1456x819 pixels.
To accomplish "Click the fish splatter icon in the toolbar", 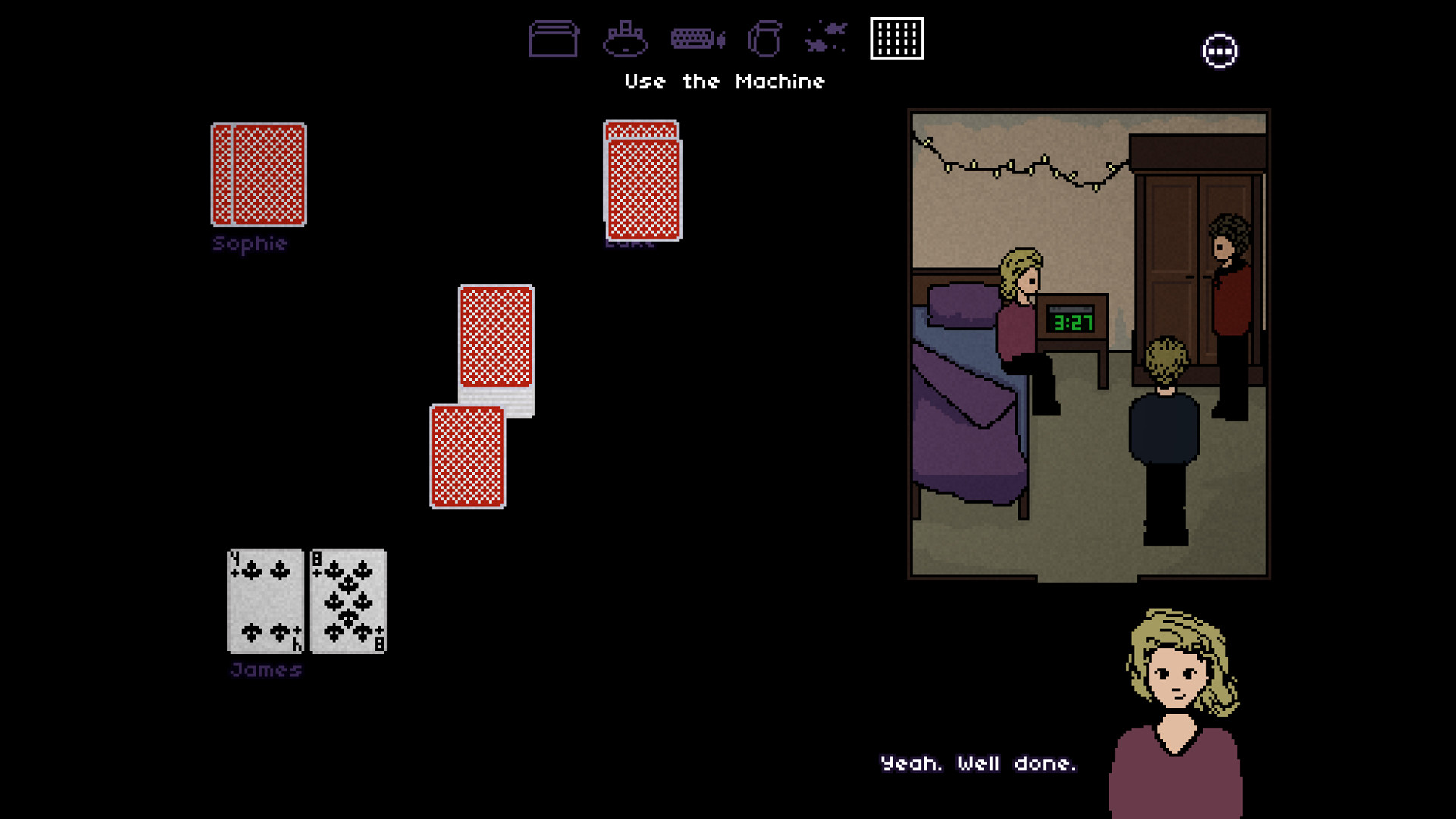I will pyautogui.click(x=827, y=38).
